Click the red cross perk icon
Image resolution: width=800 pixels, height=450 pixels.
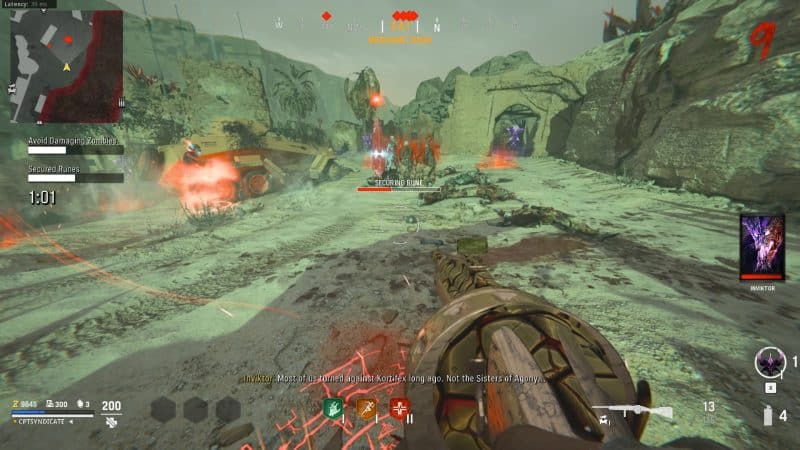pyautogui.click(x=401, y=409)
